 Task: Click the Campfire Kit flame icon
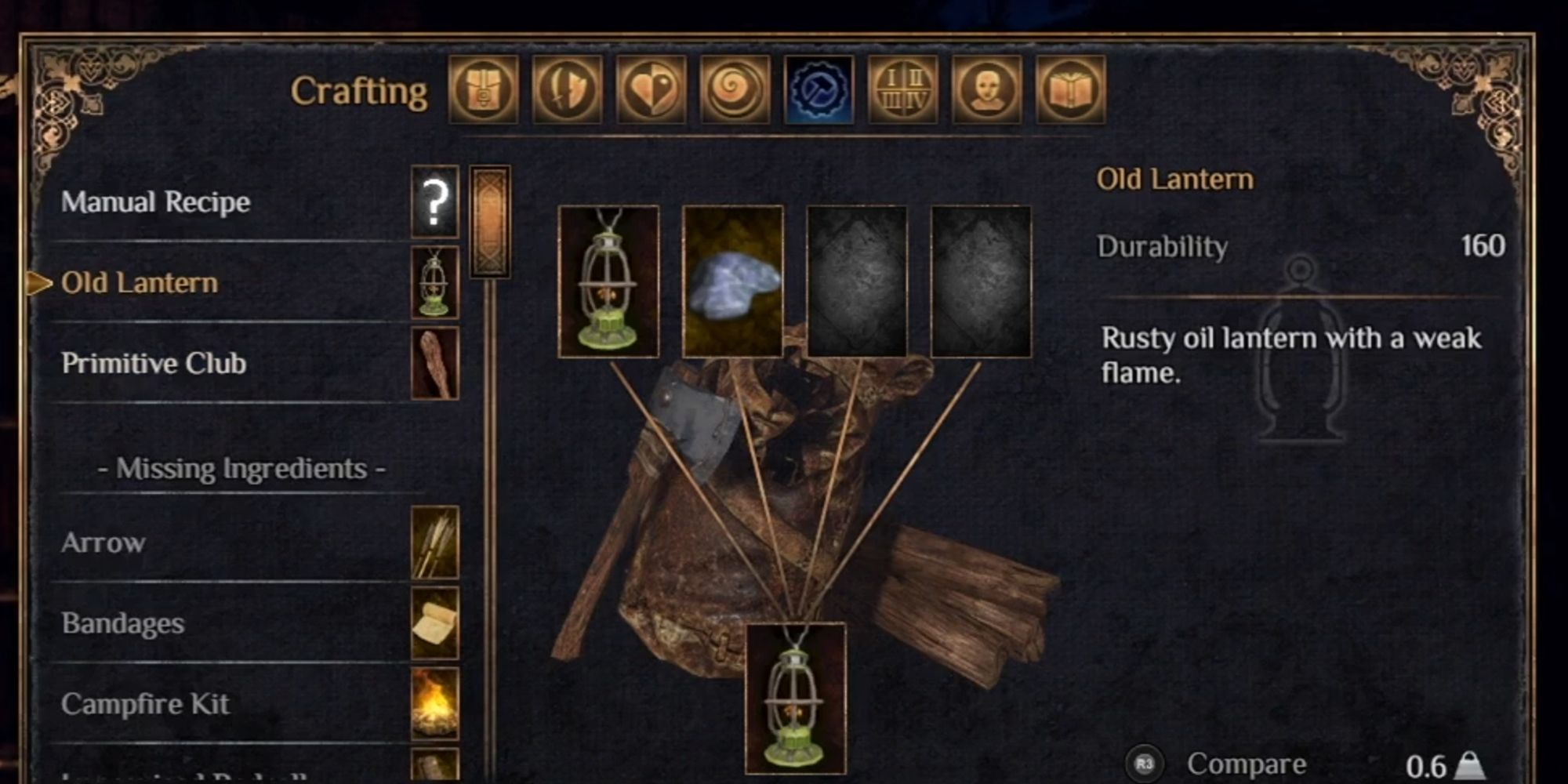coord(436,705)
